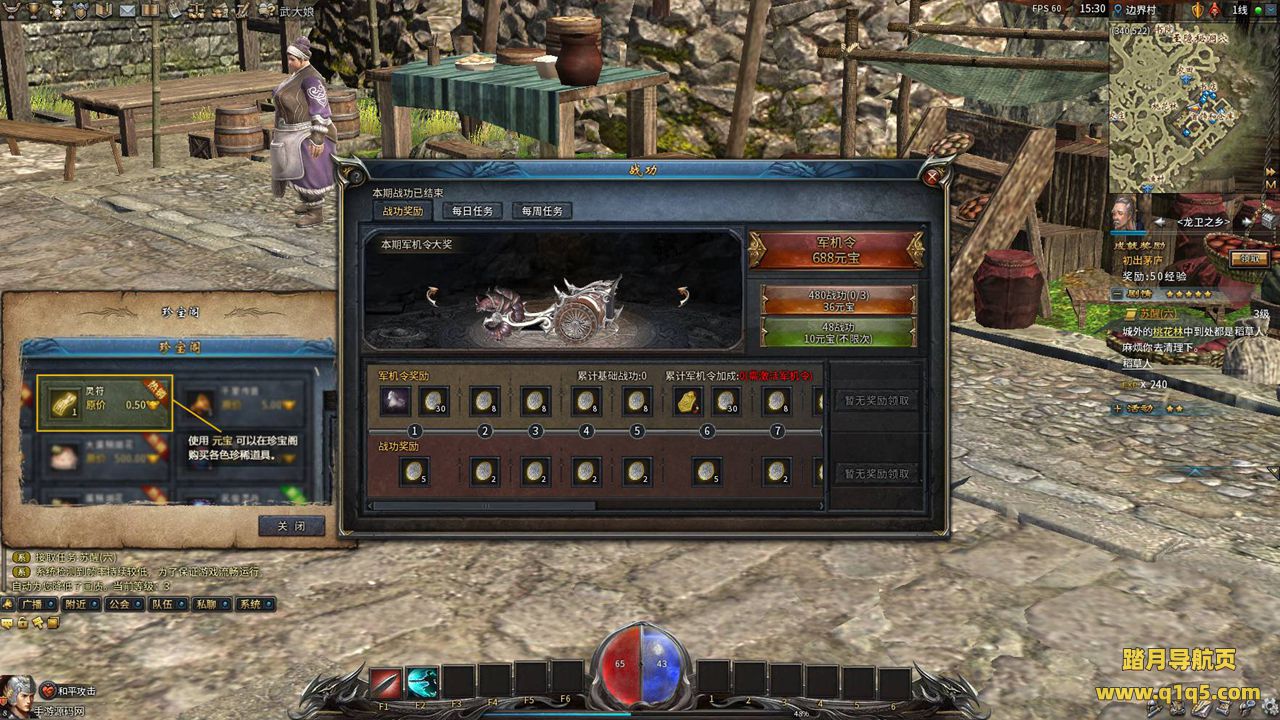
Task: Buy the 军机令 for 688 元宝
Action: click(x=836, y=250)
